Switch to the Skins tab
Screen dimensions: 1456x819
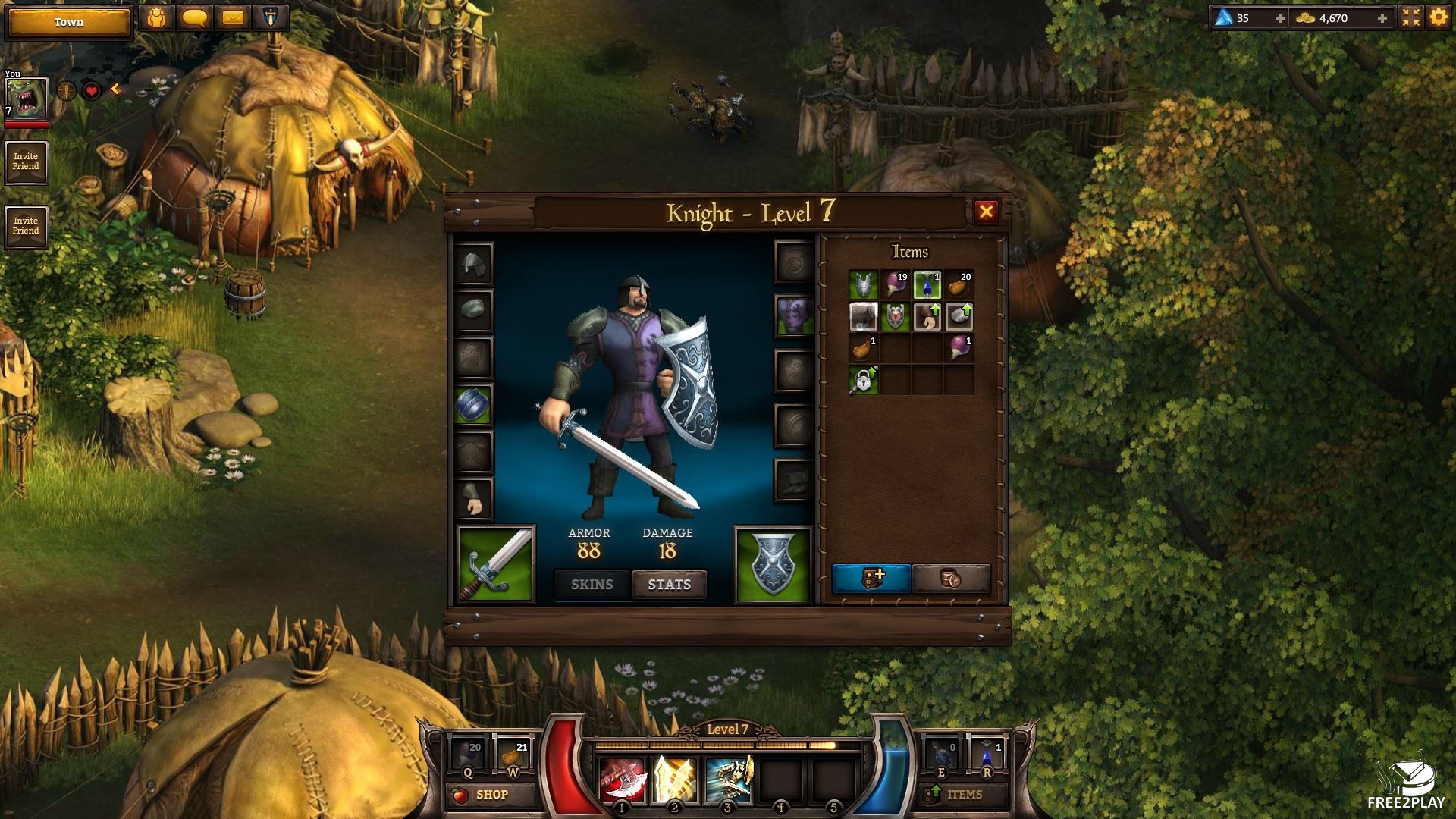591,585
